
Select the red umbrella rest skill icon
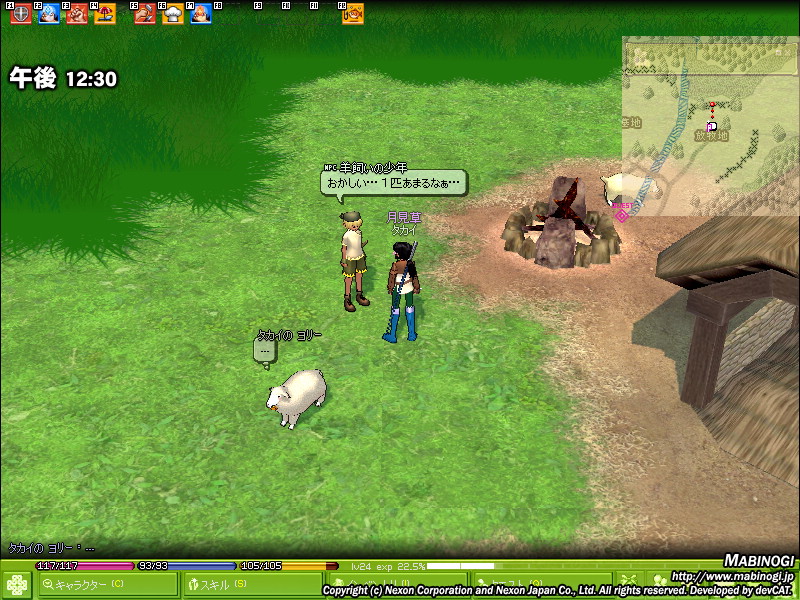104,14
